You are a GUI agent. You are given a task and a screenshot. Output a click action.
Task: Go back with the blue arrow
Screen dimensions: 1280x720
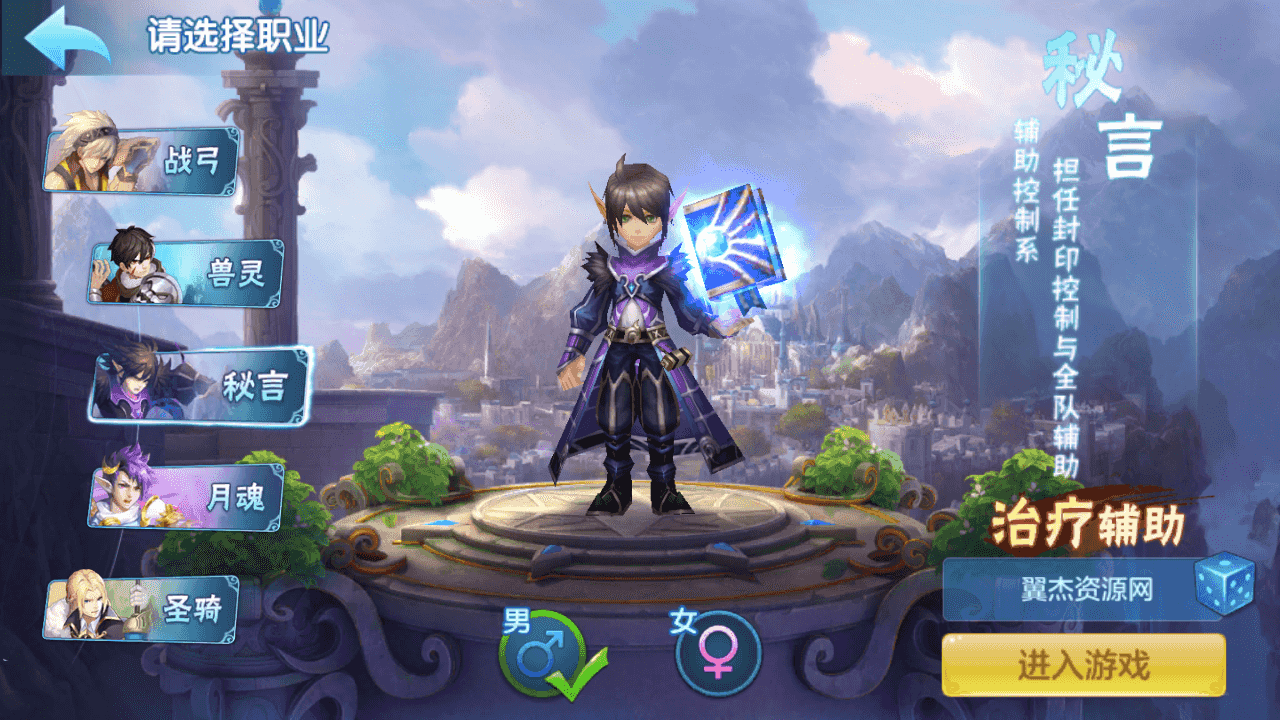66,38
